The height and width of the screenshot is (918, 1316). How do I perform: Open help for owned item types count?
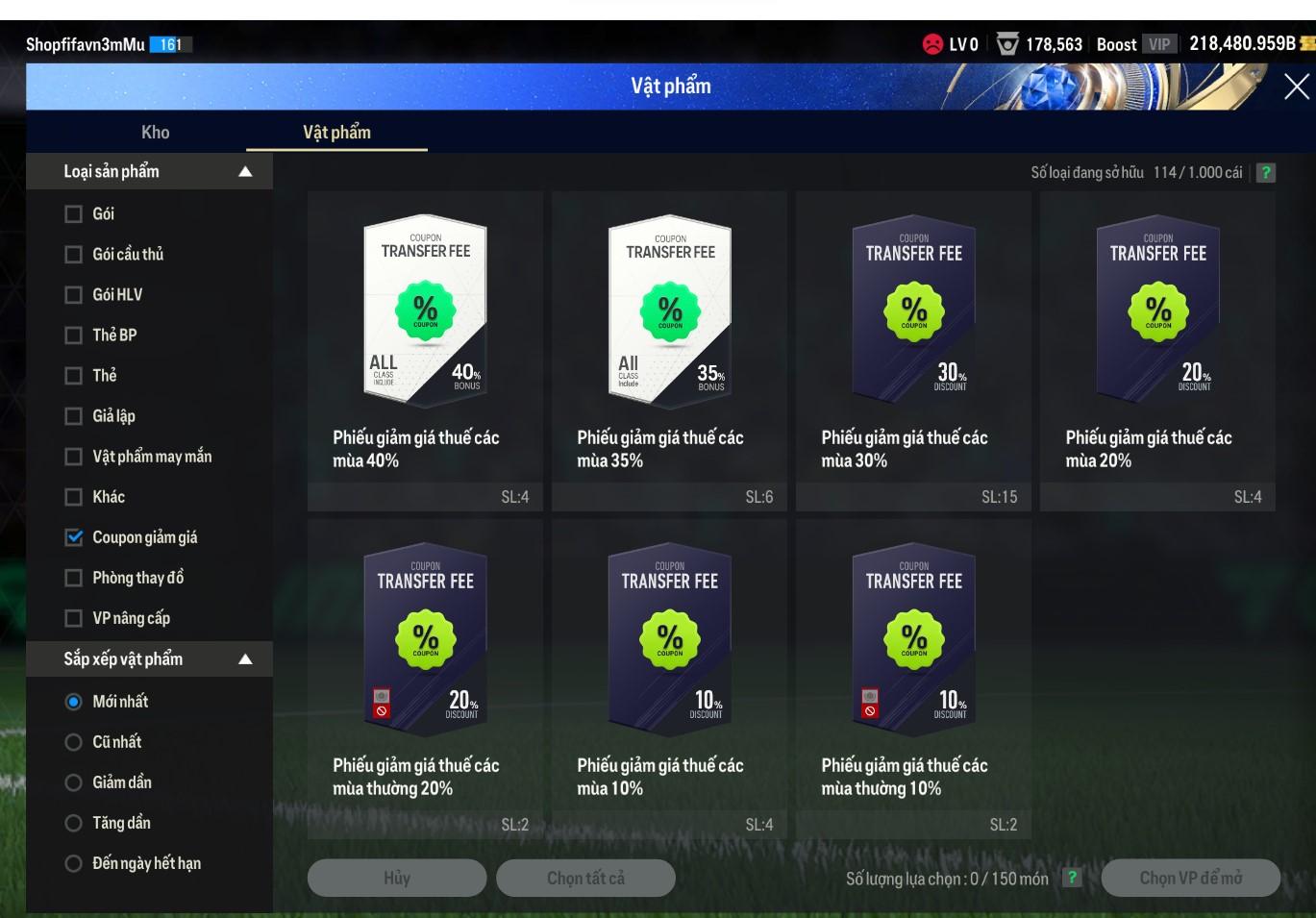1266,173
